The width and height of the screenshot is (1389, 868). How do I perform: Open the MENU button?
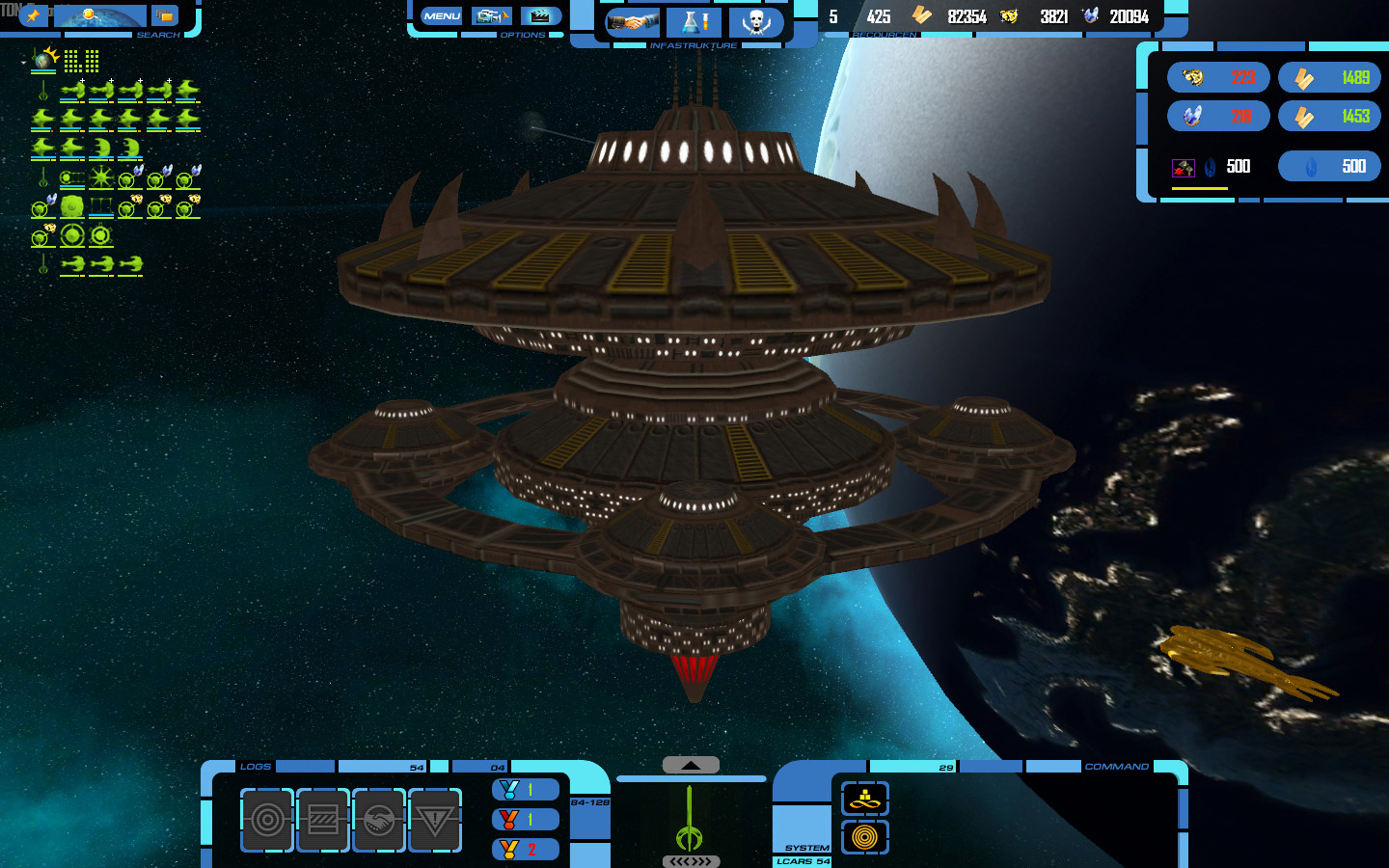[442, 16]
